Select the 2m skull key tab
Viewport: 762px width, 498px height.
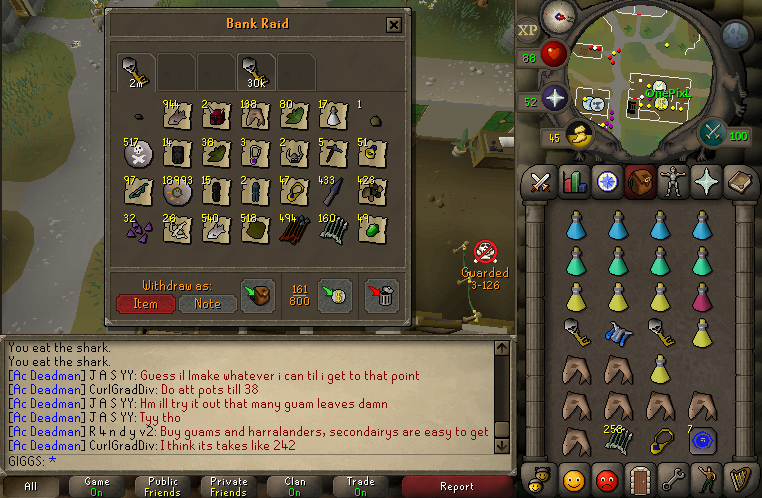coord(135,71)
